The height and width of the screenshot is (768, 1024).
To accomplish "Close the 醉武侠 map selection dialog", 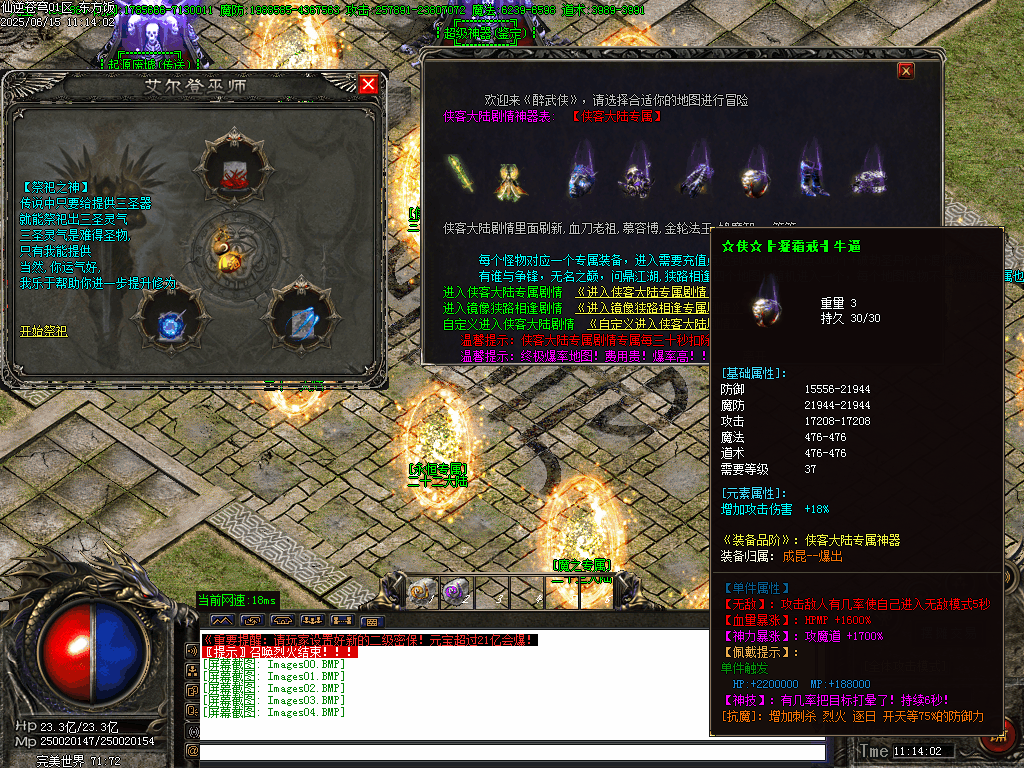I will [906, 70].
